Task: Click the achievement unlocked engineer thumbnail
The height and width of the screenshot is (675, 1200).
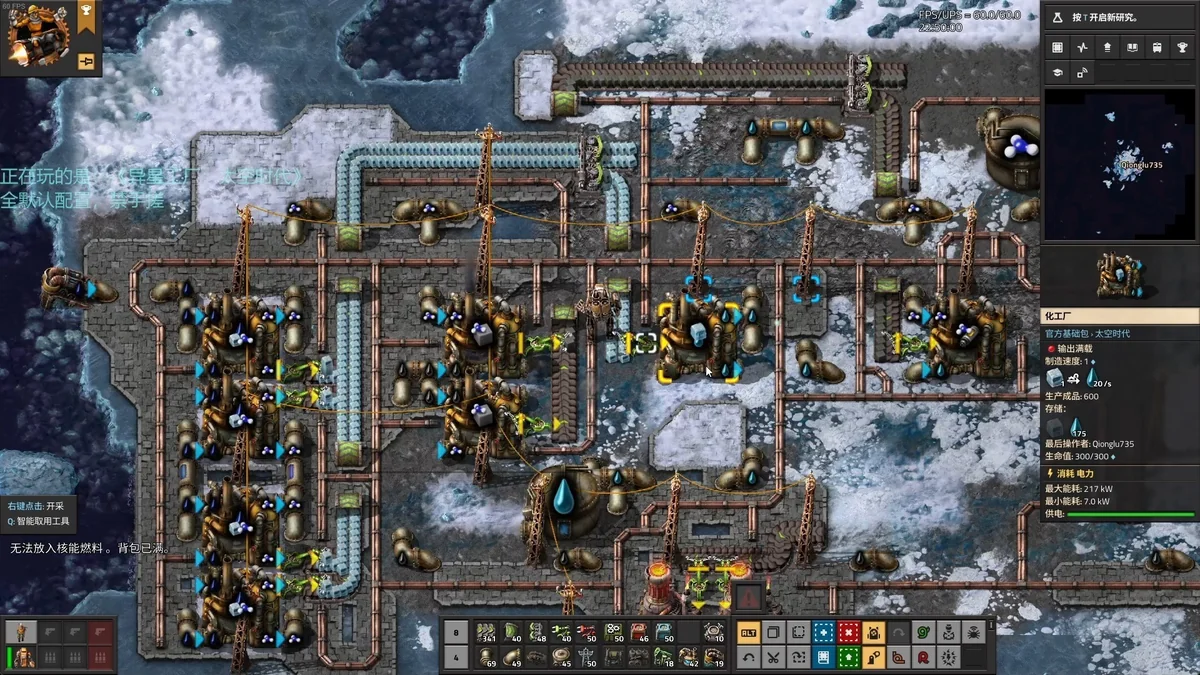Action: pyautogui.click(x=38, y=36)
